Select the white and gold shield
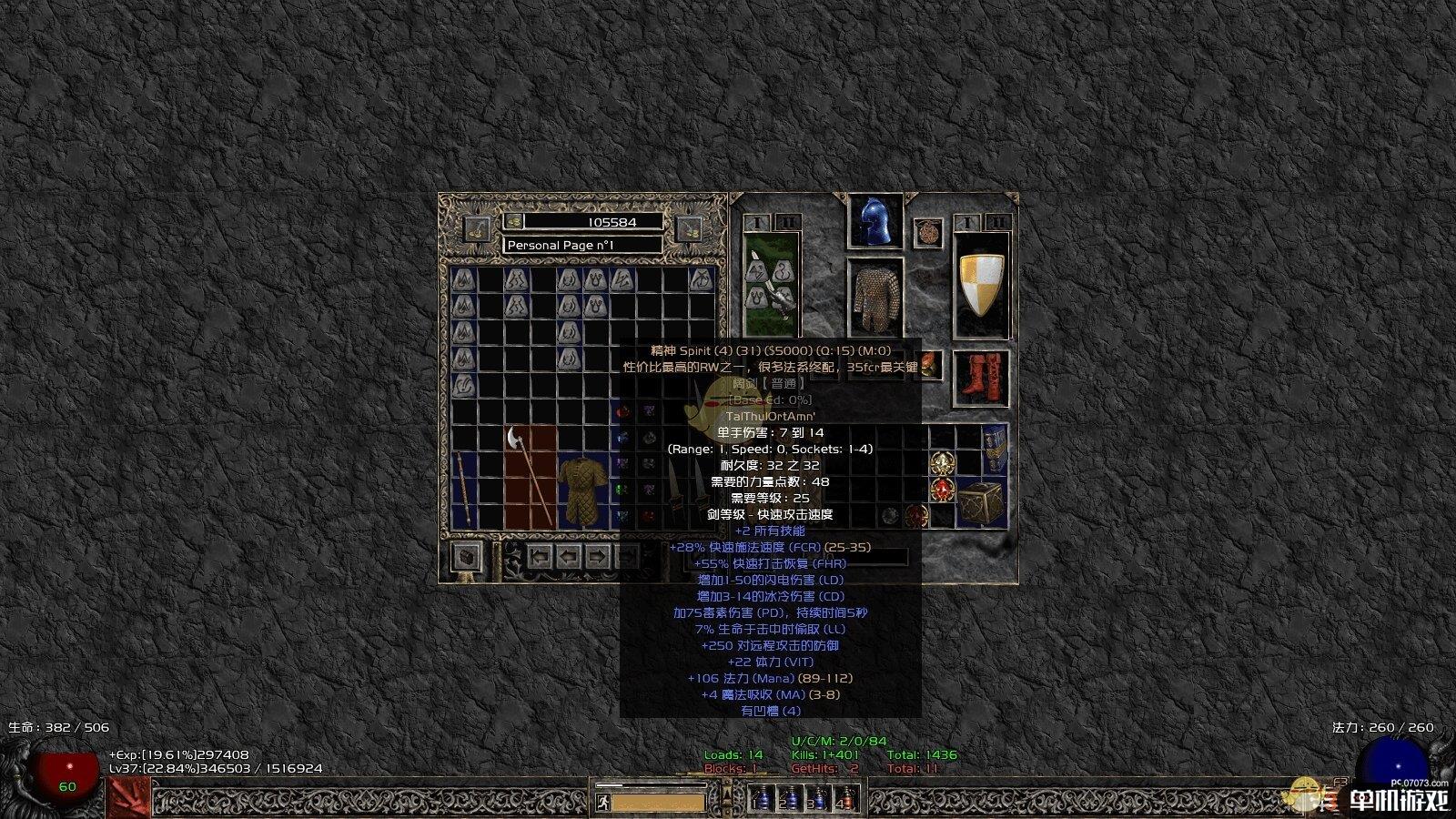 coord(981,285)
